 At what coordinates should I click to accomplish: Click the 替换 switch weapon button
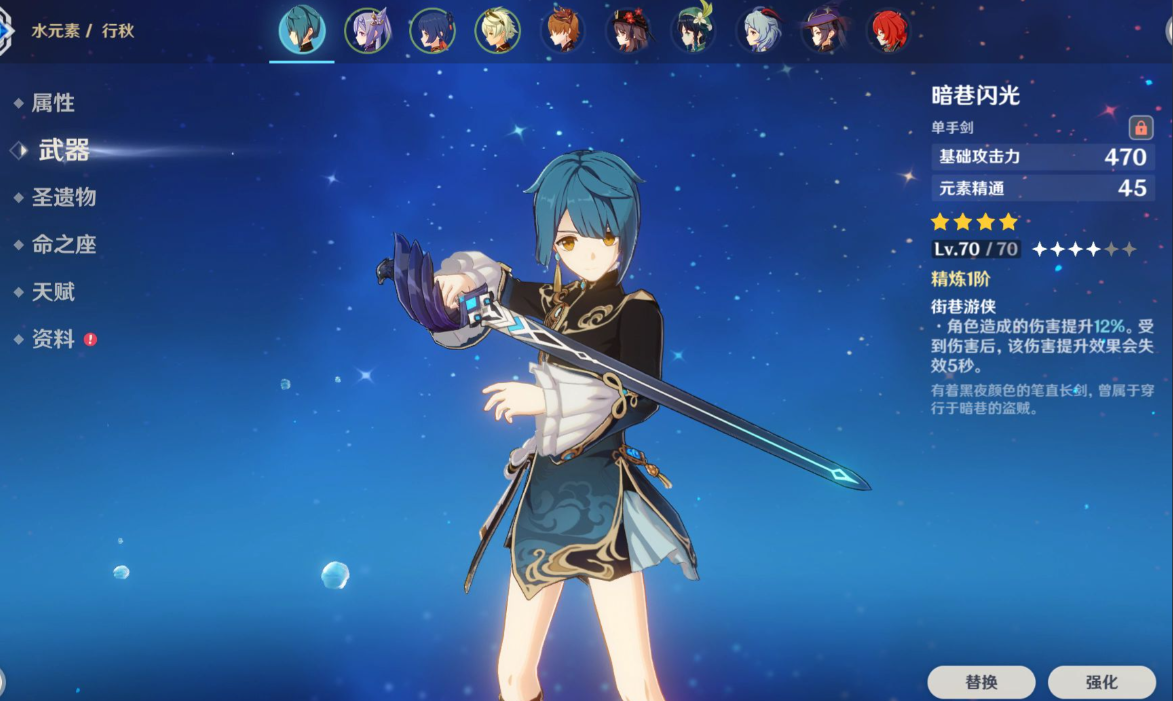(x=981, y=682)
